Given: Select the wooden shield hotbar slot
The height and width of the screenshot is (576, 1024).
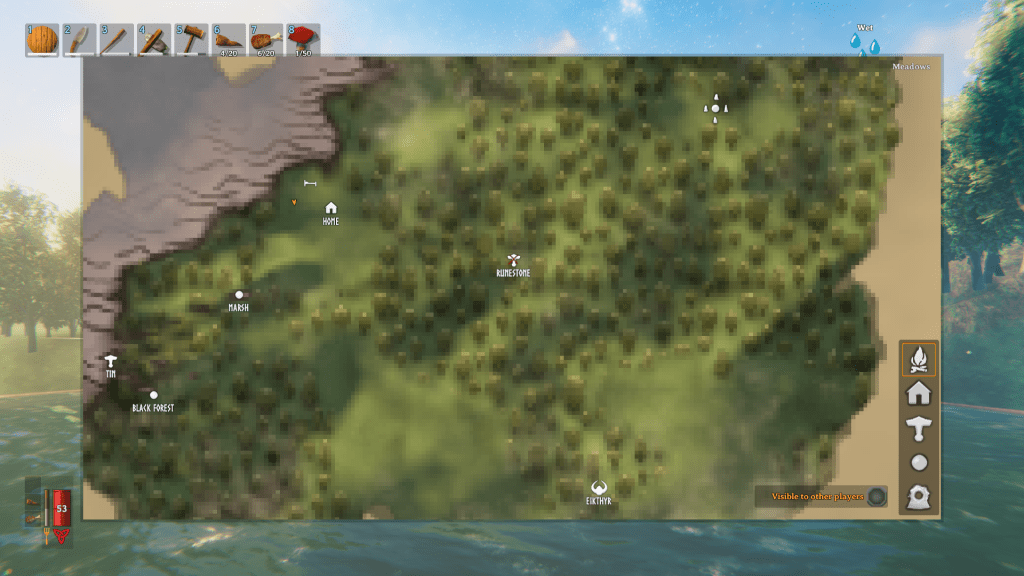Looking at the screenshot, I should pos(42,40).
